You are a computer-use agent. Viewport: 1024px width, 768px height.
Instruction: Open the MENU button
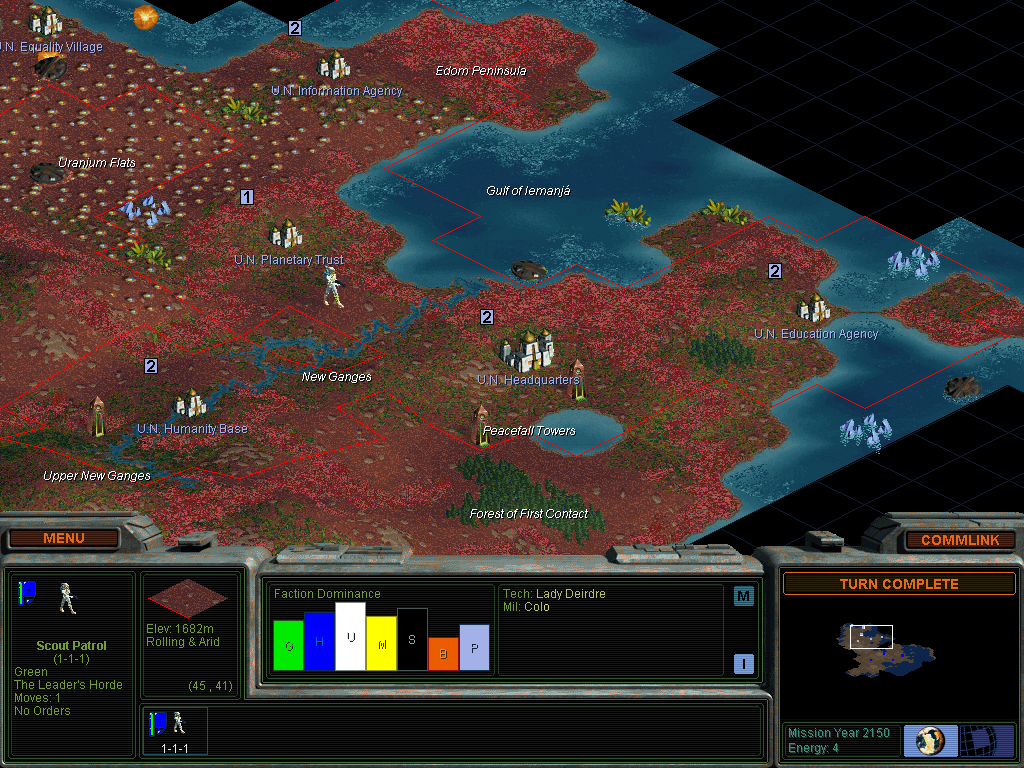tap(64, 538)
